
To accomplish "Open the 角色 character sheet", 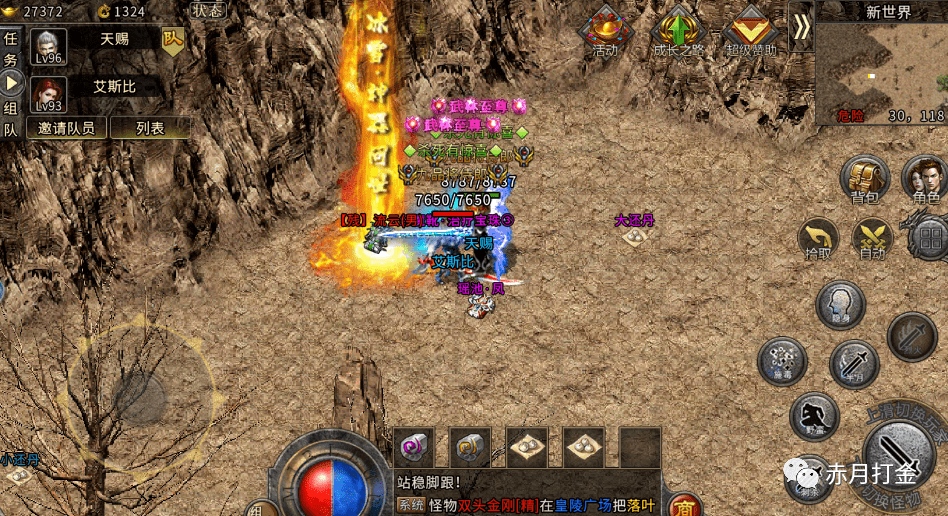I will (924, 180).
